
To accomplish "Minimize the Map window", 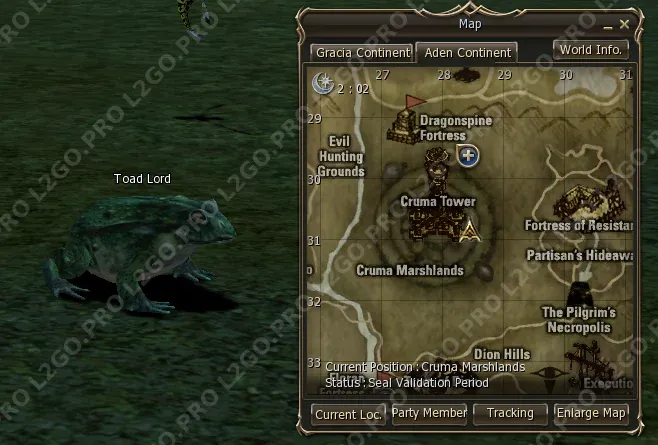I will pyautogui.click(x=609, y=23).
